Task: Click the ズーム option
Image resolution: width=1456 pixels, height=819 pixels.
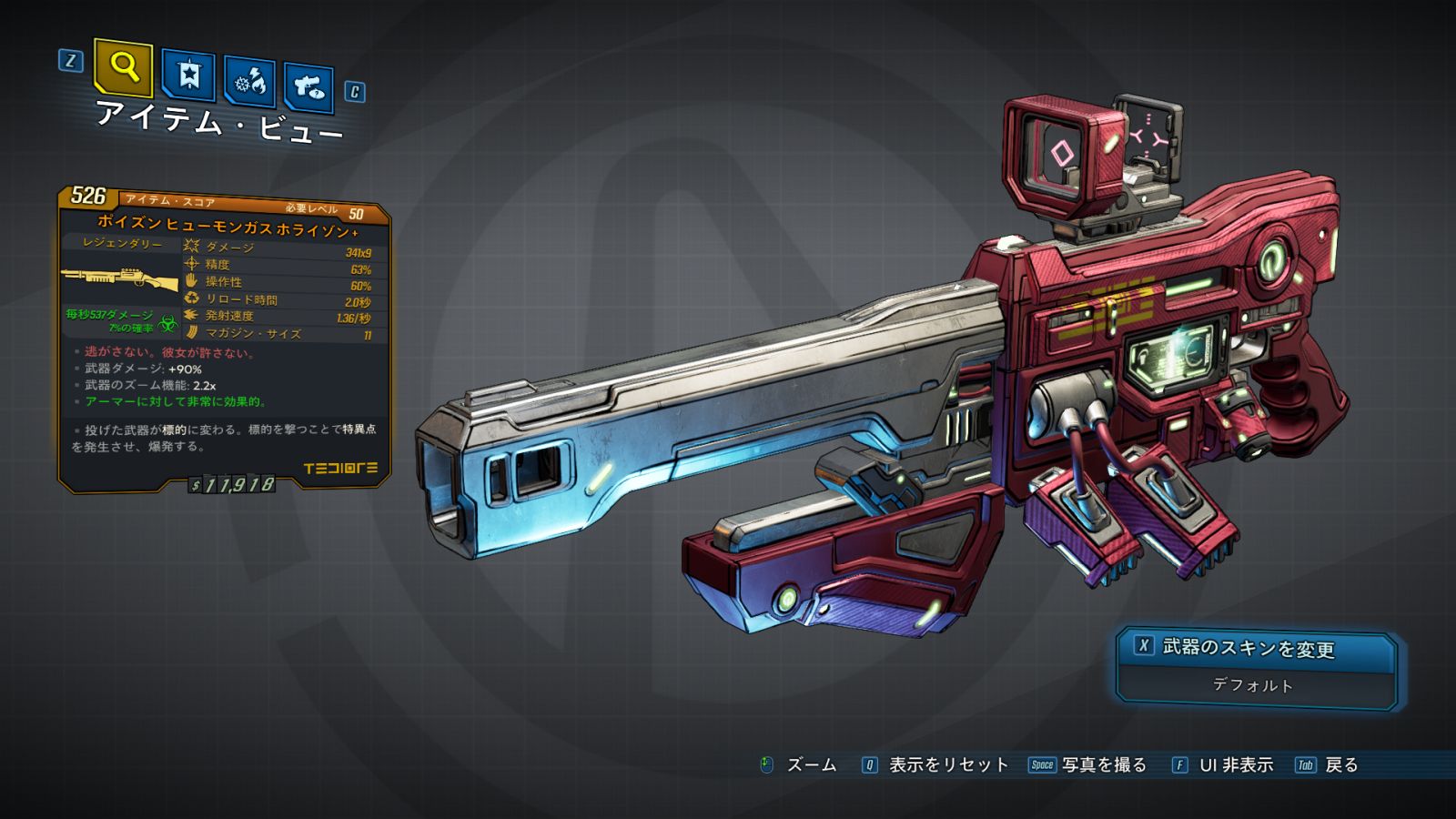Action: coord(810,765)
